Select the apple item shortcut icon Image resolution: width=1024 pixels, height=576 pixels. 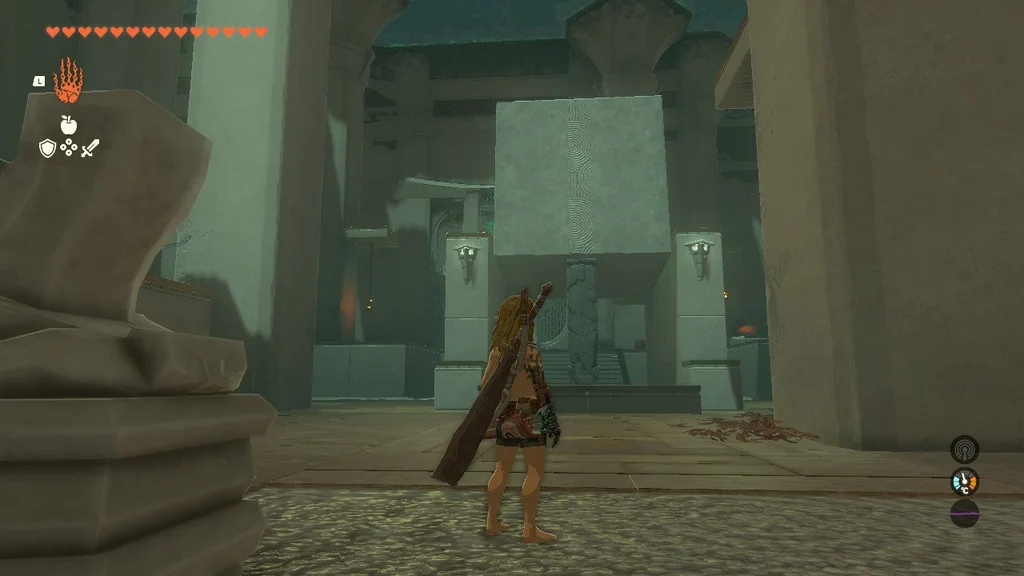coord(68,125)
